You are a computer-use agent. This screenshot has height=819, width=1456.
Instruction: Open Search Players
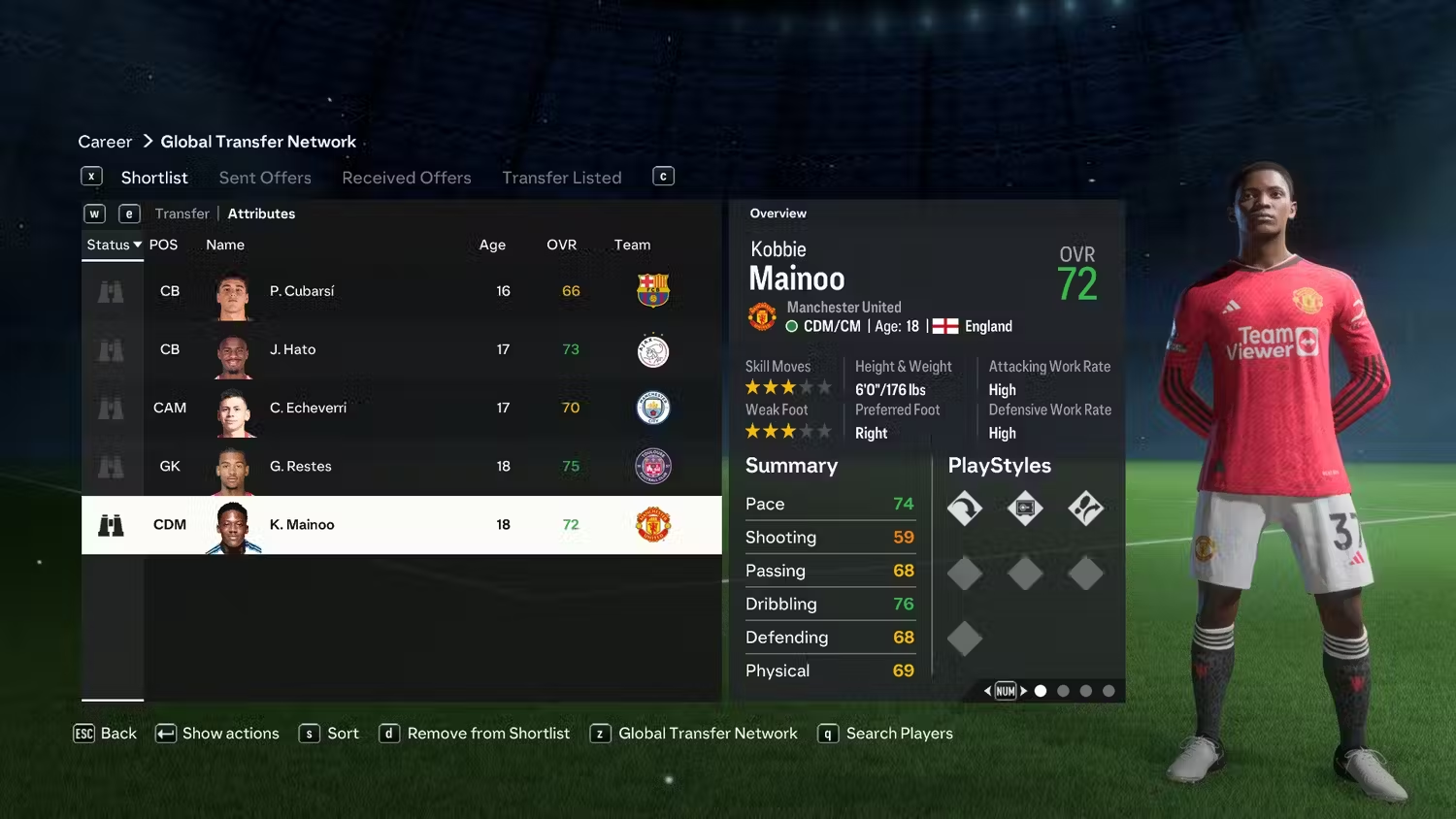pyautogui.click(x=886, y=734)
